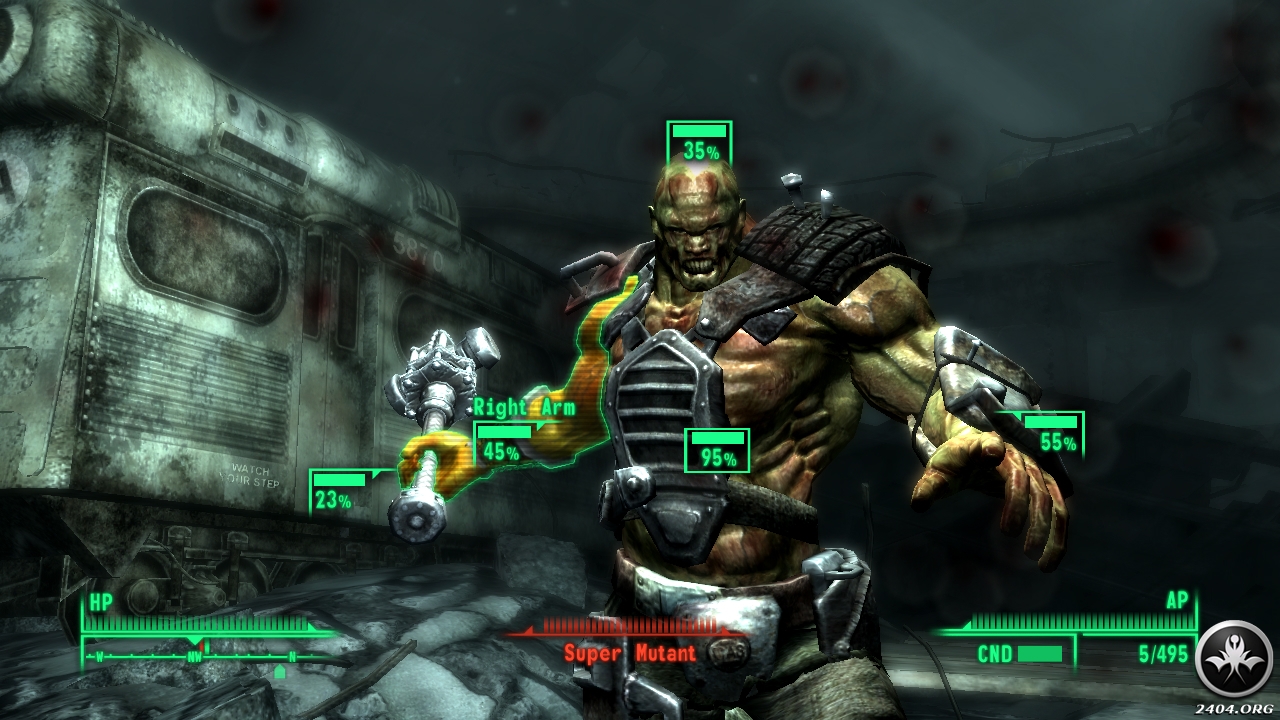Select the weapon 23% target box
This screenshot has width=1280, height=720.
pyautogui.click(x=338, y=492)
